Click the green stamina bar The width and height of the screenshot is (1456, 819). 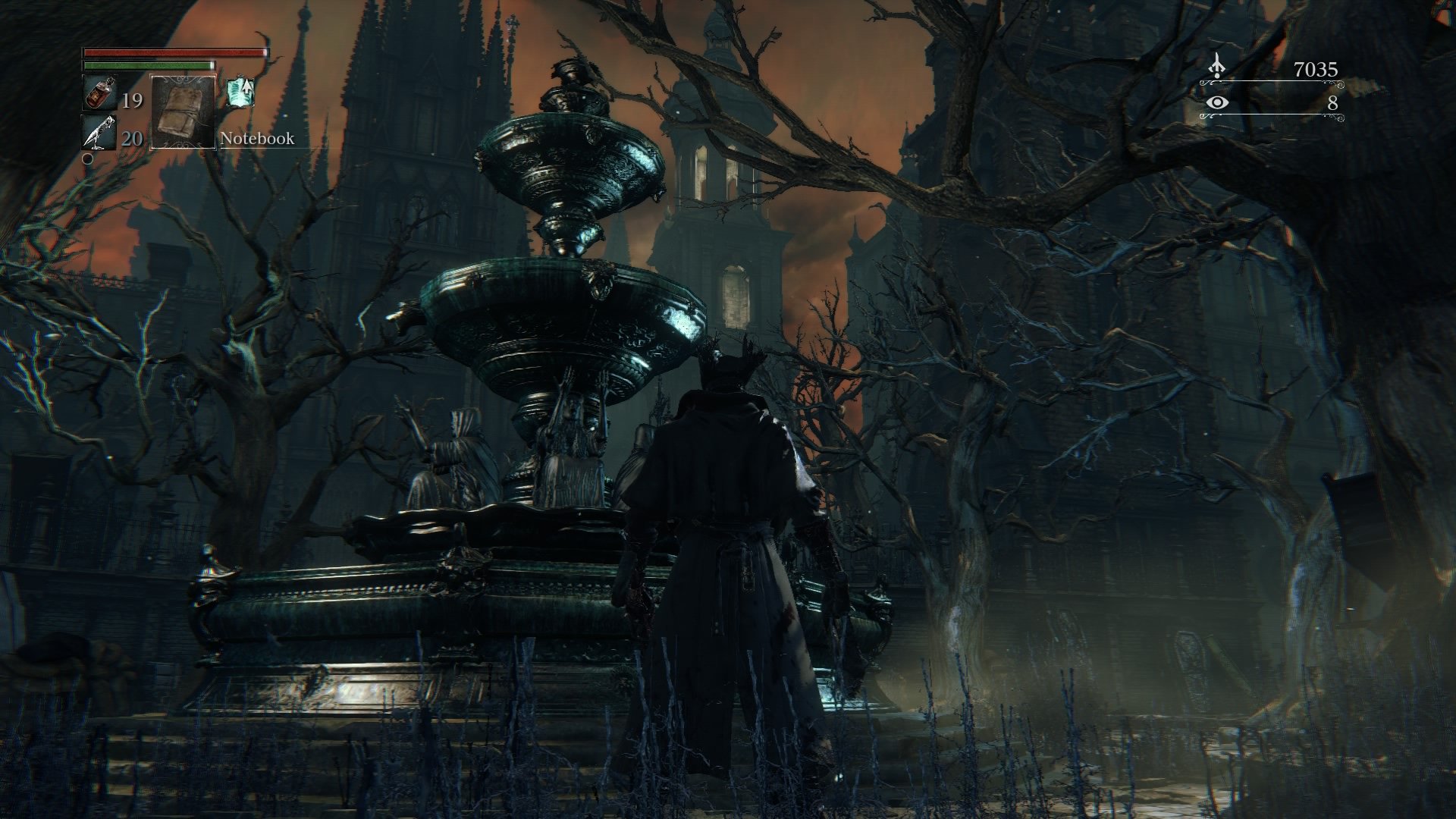click(x=148, y=65)
